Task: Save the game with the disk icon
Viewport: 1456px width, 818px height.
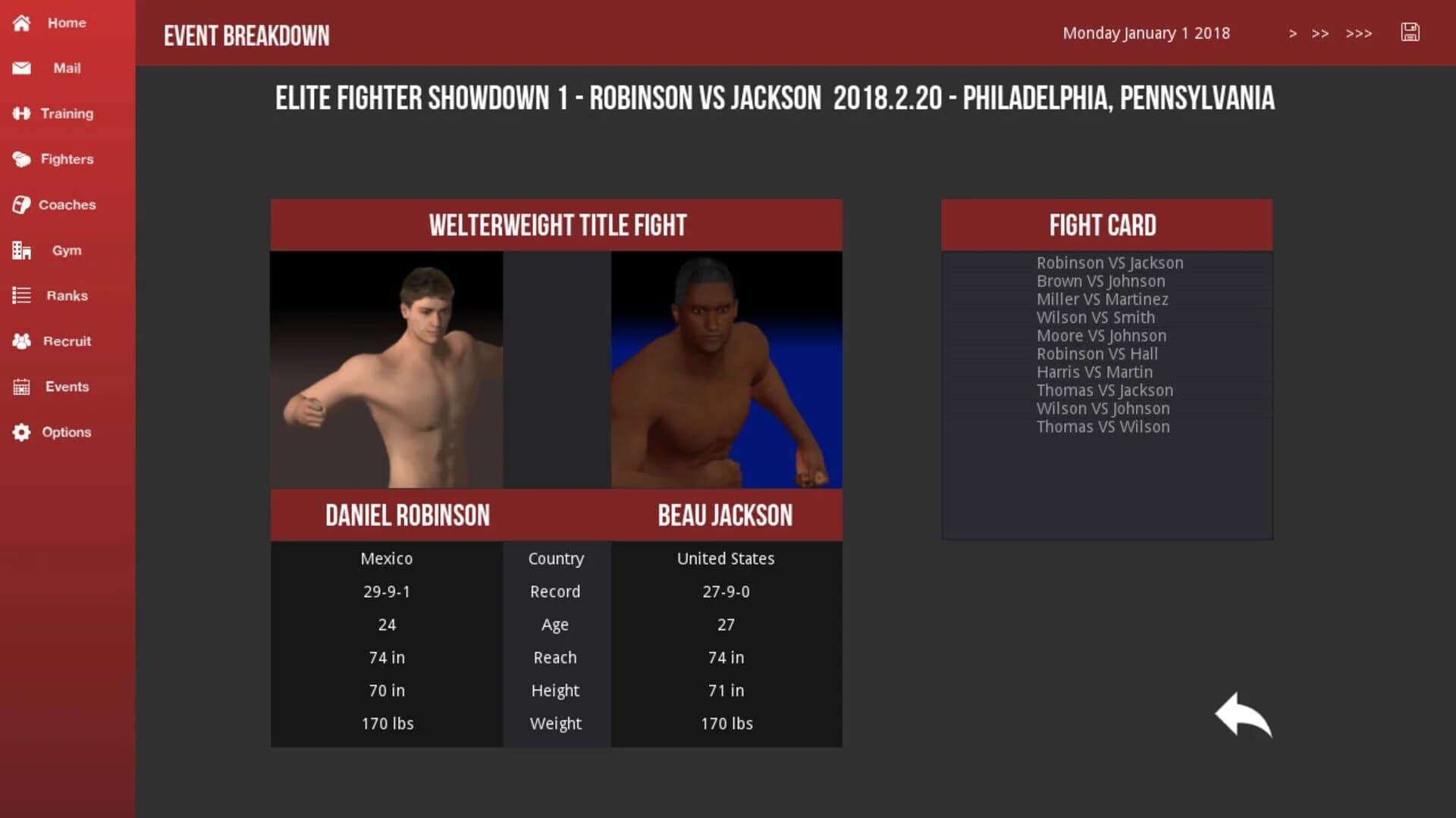Action: pyautogui.click(x=1410, y=33)
